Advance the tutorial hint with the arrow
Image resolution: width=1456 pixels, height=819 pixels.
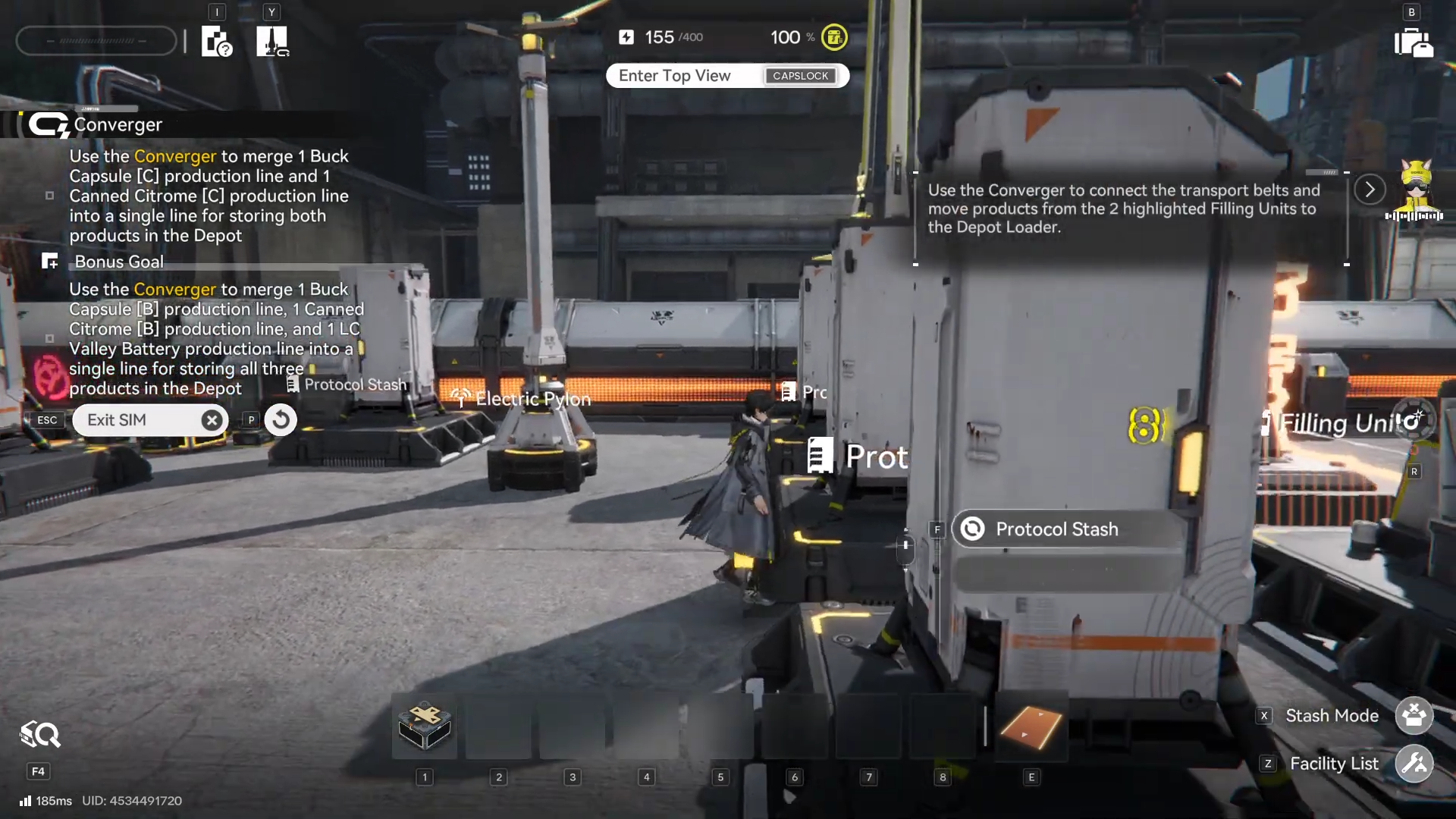pos(1370,190)
